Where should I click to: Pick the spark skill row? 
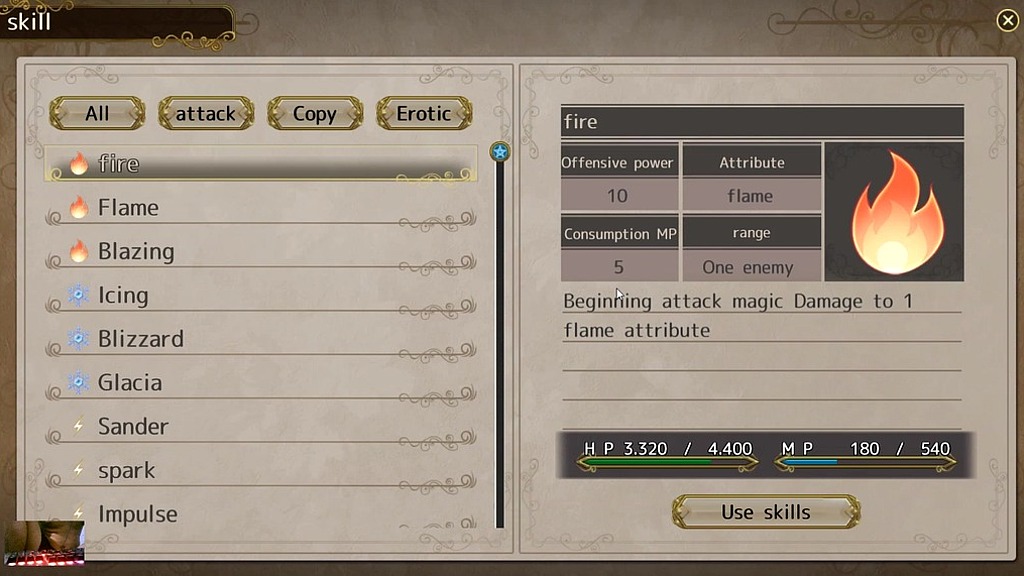point(260,471)
